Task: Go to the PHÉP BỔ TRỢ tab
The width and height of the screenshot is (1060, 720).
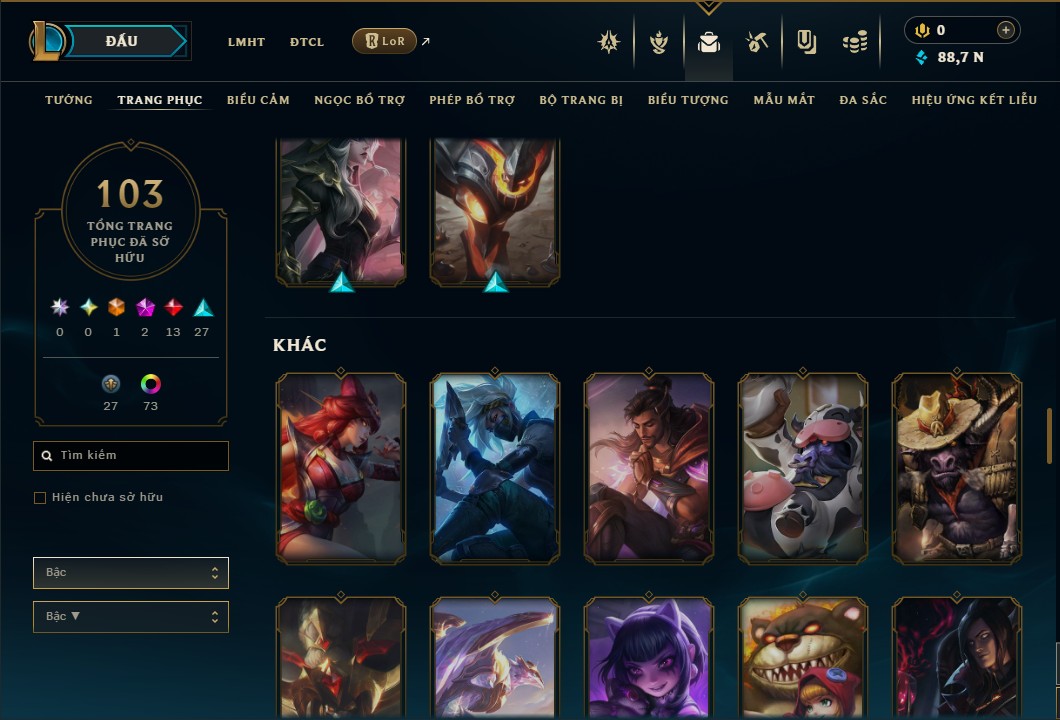Action: [472, 100]
